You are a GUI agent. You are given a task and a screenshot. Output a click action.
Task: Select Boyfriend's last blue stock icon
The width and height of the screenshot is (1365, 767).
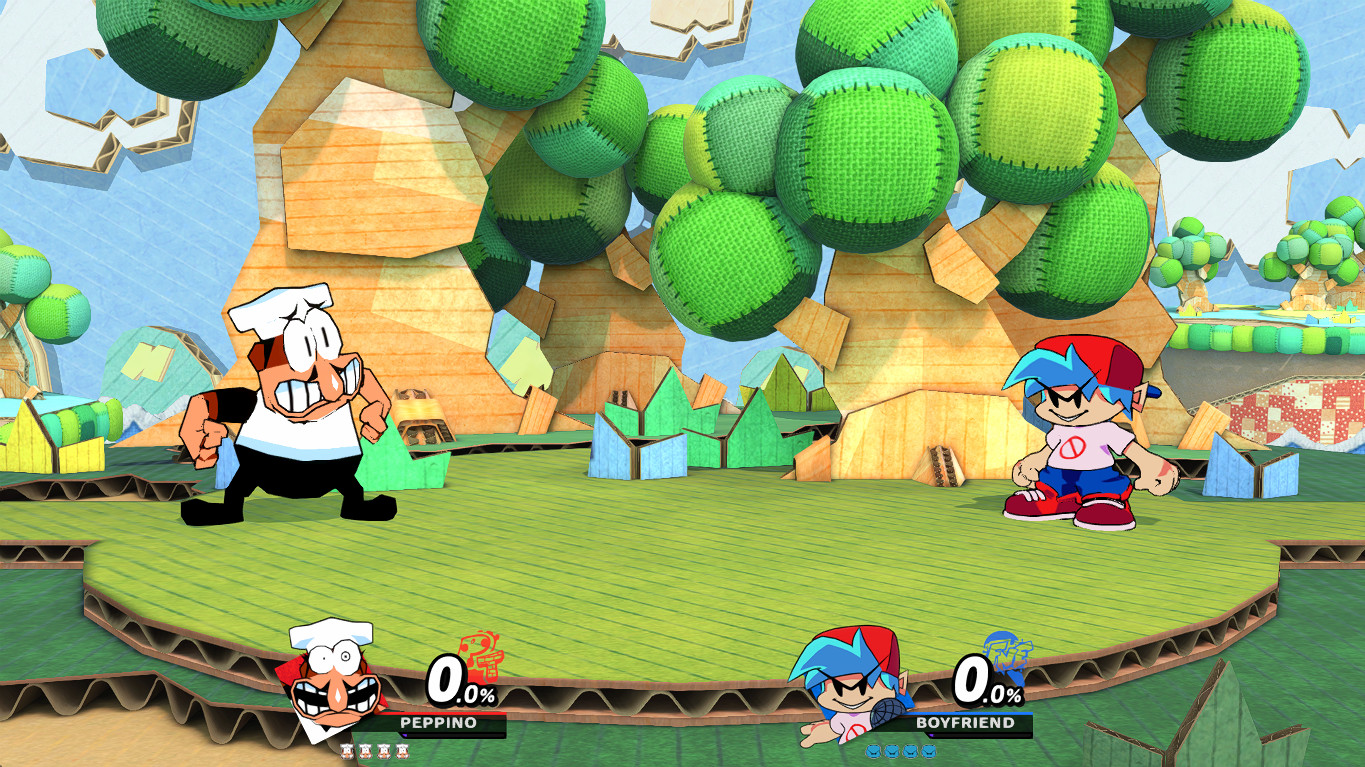coord(927,752)
